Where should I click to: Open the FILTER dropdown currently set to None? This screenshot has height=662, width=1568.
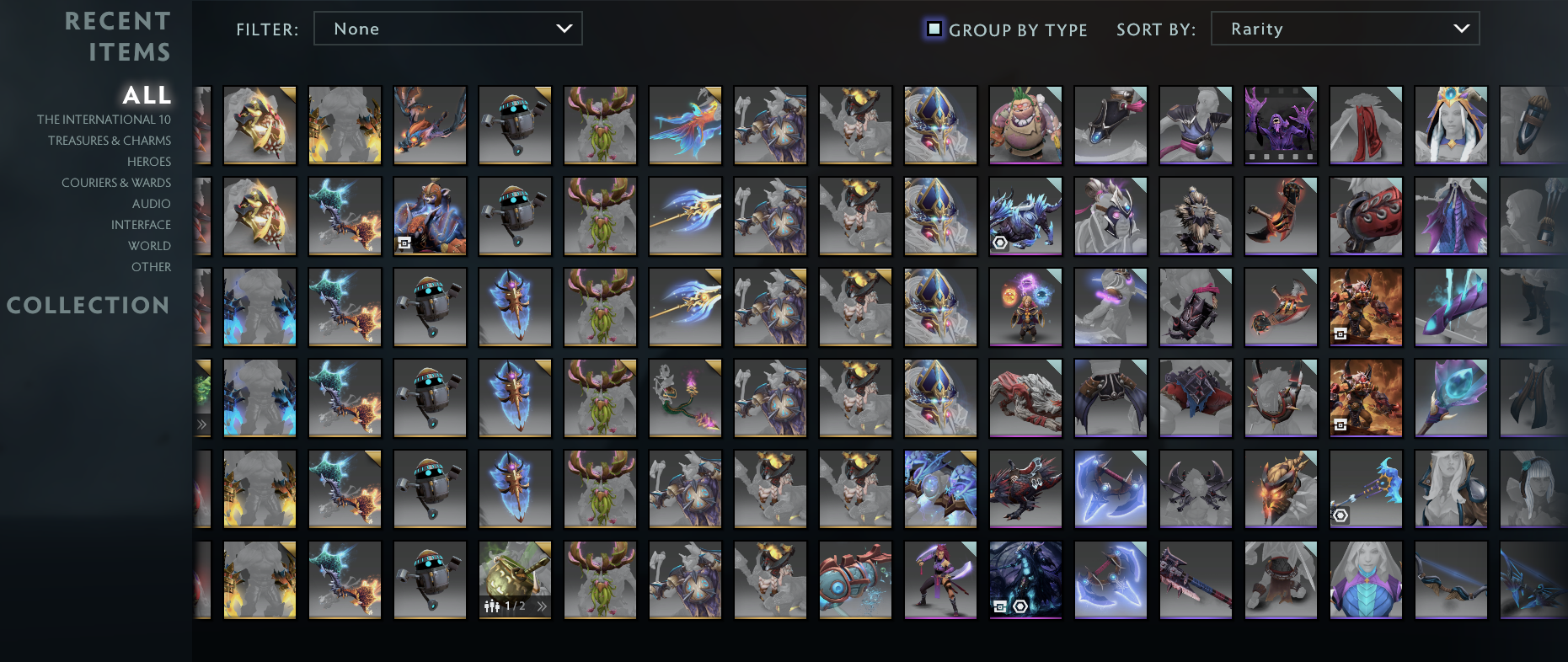coord(447,28)
